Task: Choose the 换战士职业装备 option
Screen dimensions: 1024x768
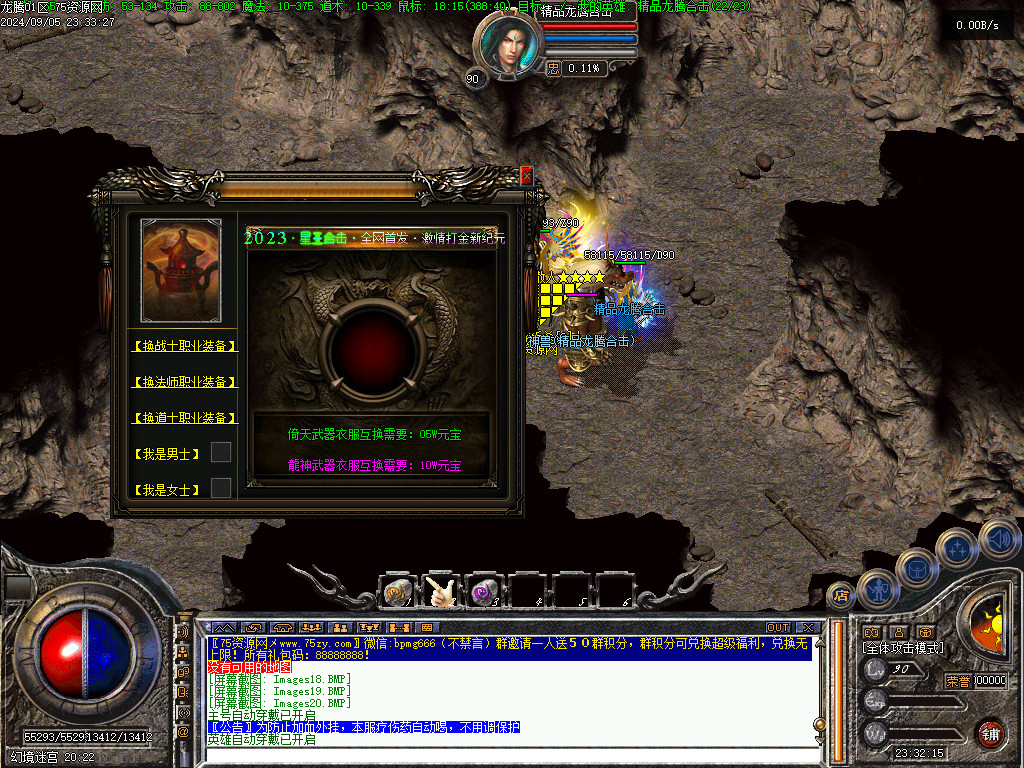Action: 185,346
